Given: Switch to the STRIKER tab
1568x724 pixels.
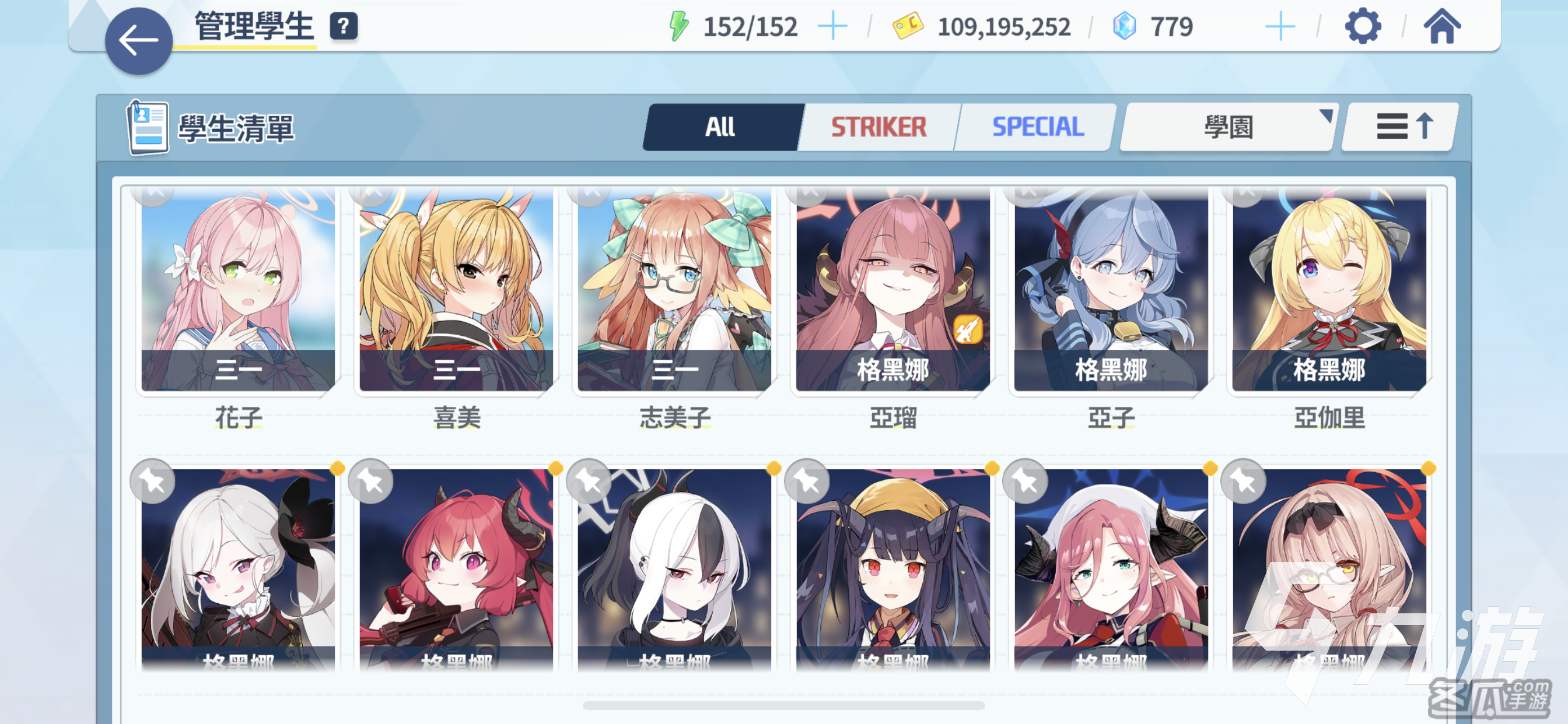Looking at the screenshot, I should coord(878,127).
